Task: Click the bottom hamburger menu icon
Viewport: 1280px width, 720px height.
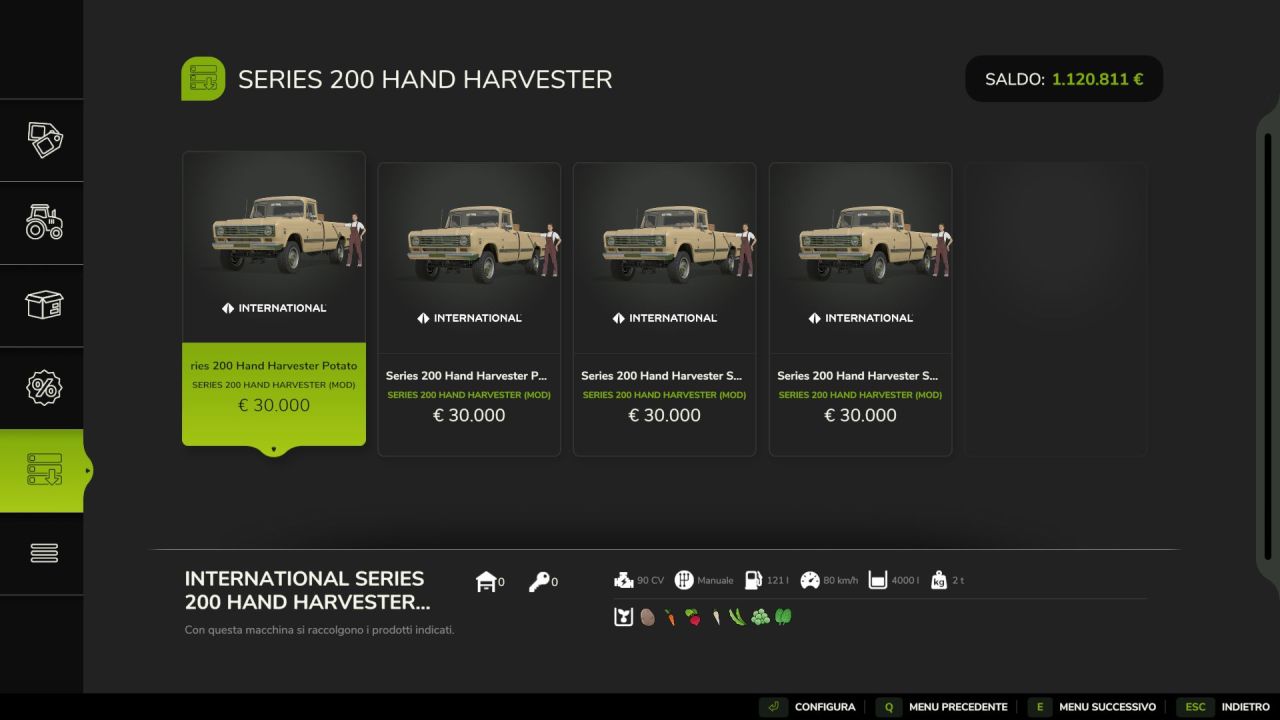Action: tap(42, 552)
